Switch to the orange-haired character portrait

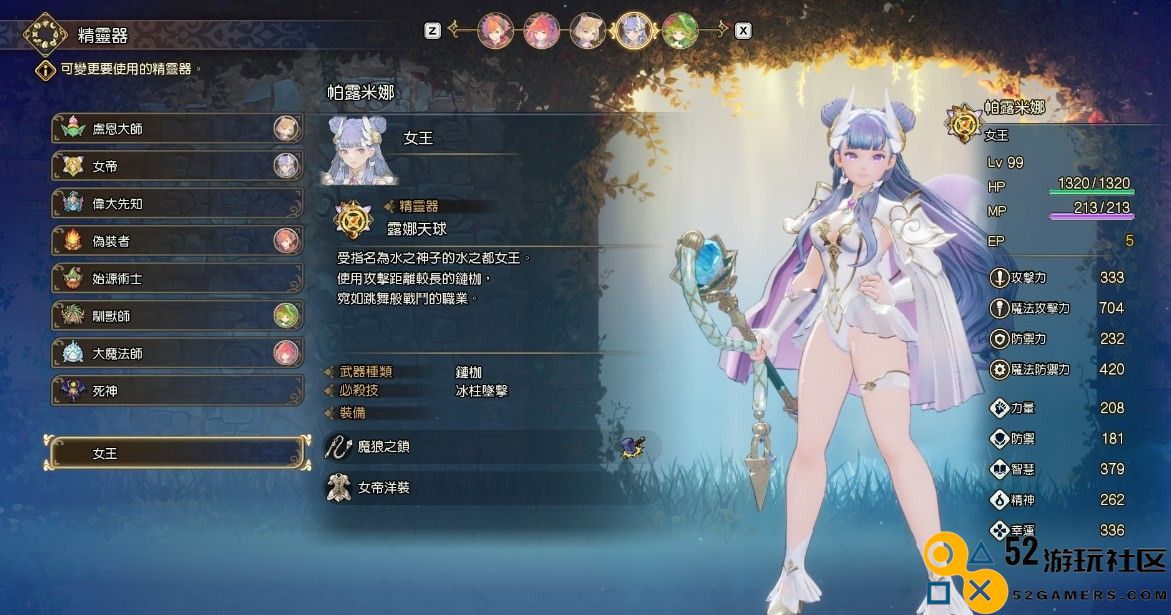point(495,31)
